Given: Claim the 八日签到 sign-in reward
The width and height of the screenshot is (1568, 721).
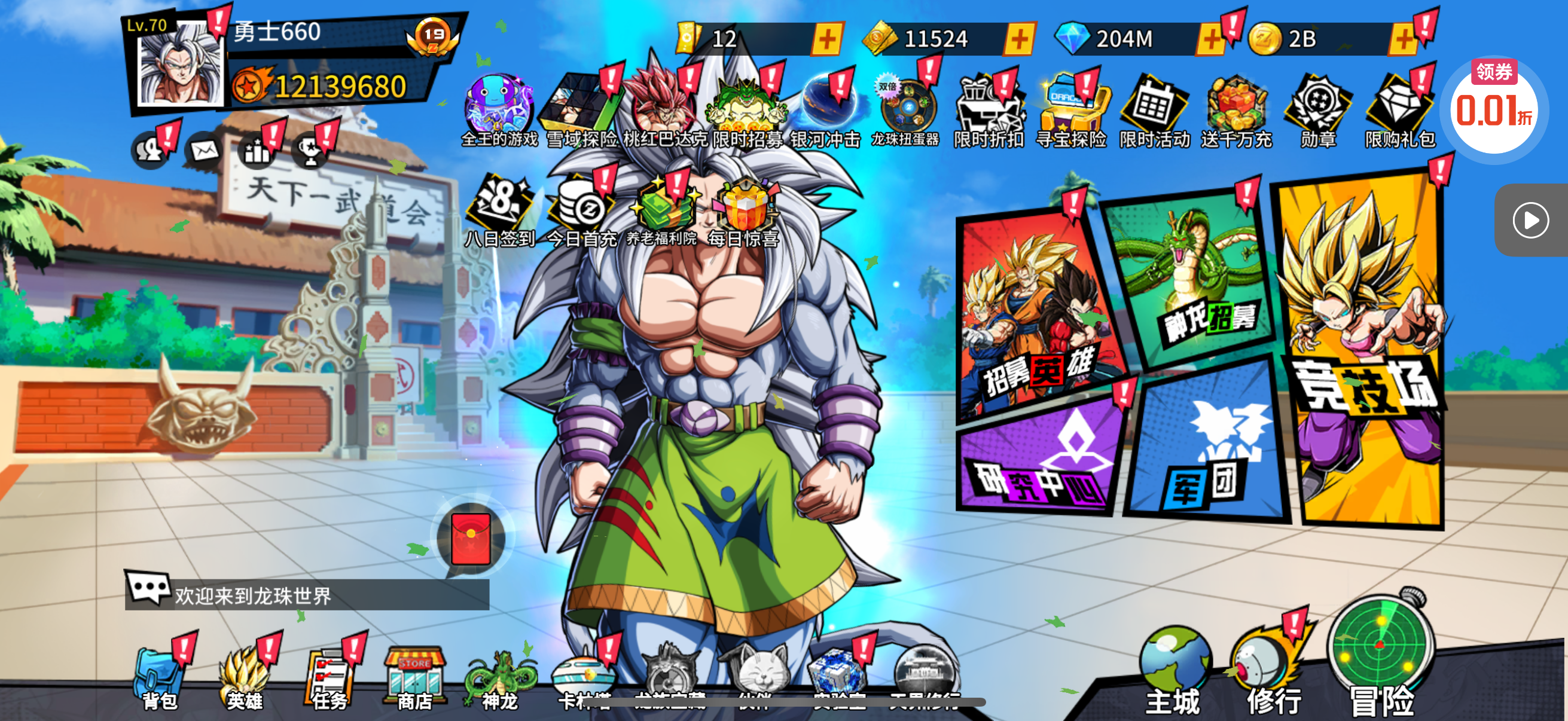Looking at the screenshot, I should (x=500, y=210).
